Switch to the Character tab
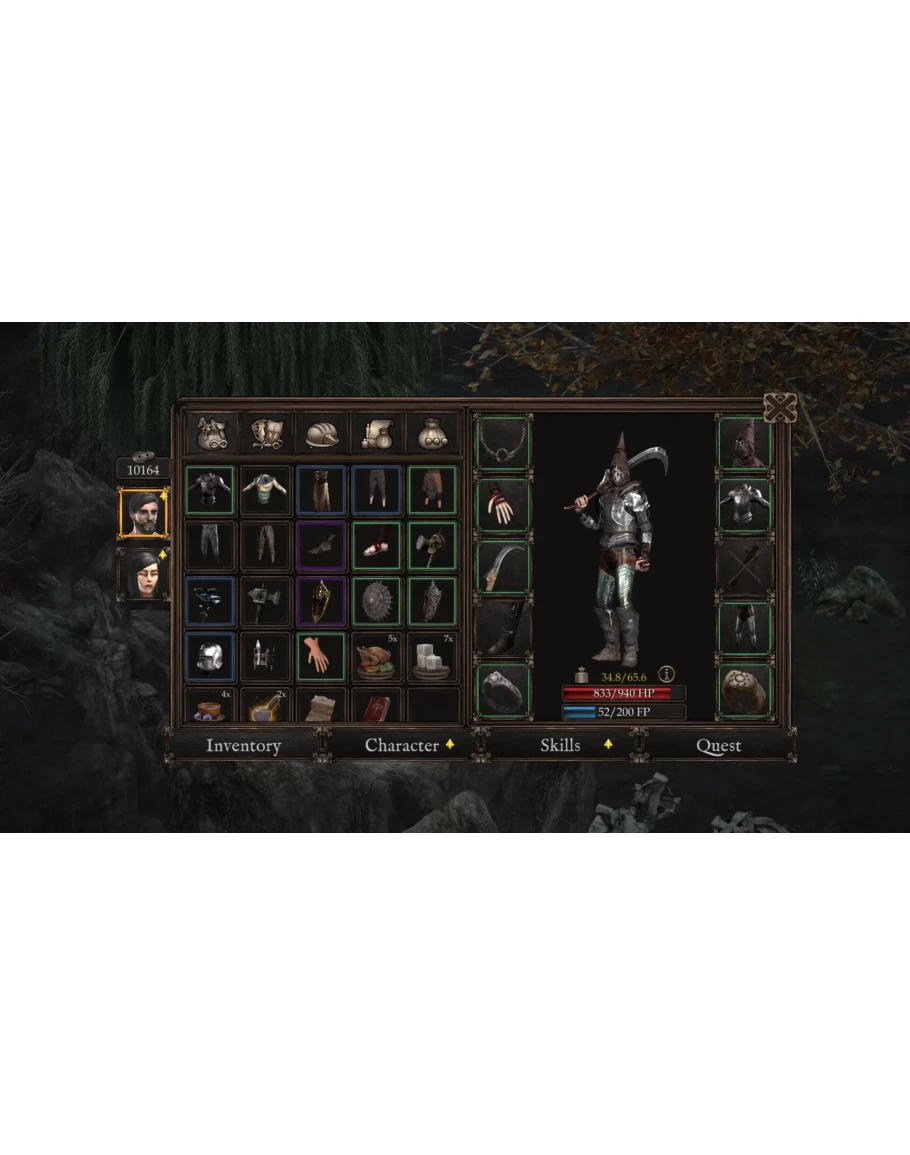Image resolution: width=910 pixels, height=1155 pixels. click(402, 745)
